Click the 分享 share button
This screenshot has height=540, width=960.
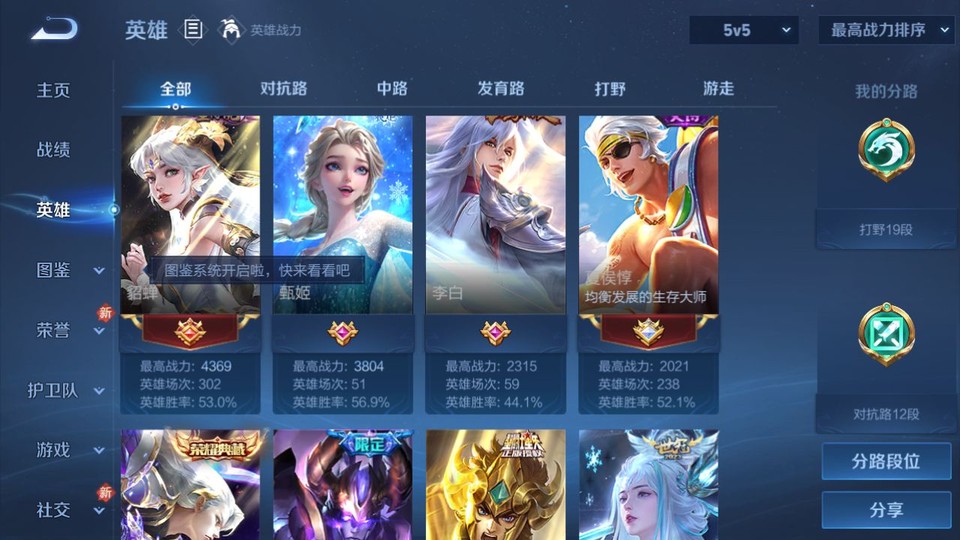click(886, 510)
